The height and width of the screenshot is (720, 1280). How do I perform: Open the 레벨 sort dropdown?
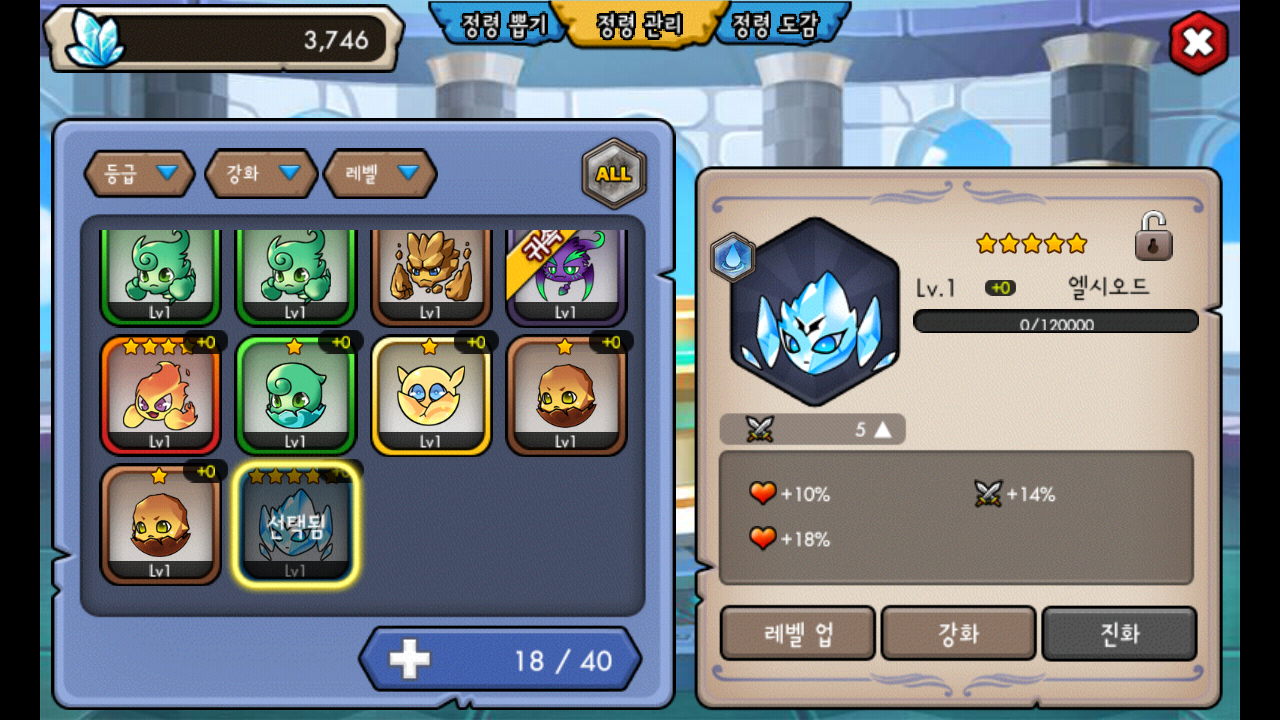pos(380,173)
